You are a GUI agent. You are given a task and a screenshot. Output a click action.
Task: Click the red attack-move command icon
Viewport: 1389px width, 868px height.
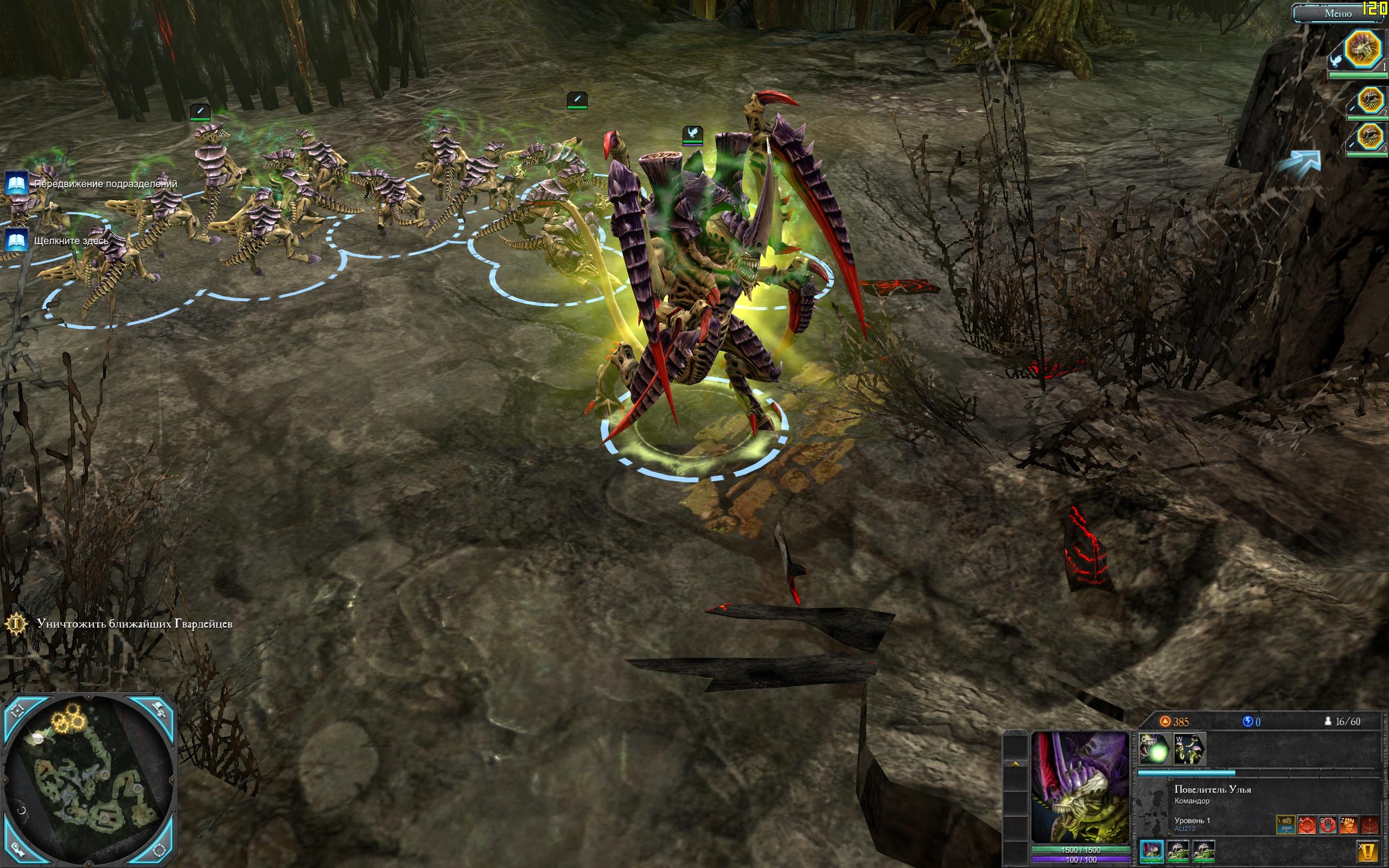(x=1307, y=825)
